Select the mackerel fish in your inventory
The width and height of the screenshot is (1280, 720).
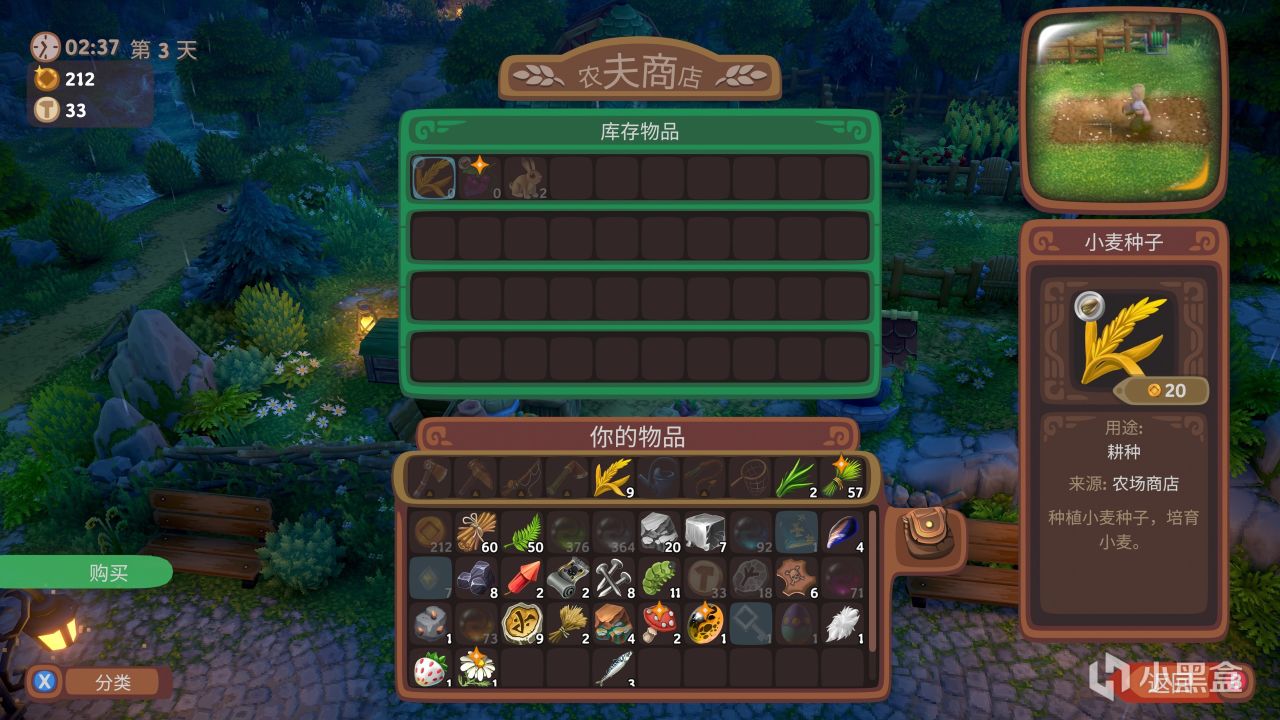[613, 668]
